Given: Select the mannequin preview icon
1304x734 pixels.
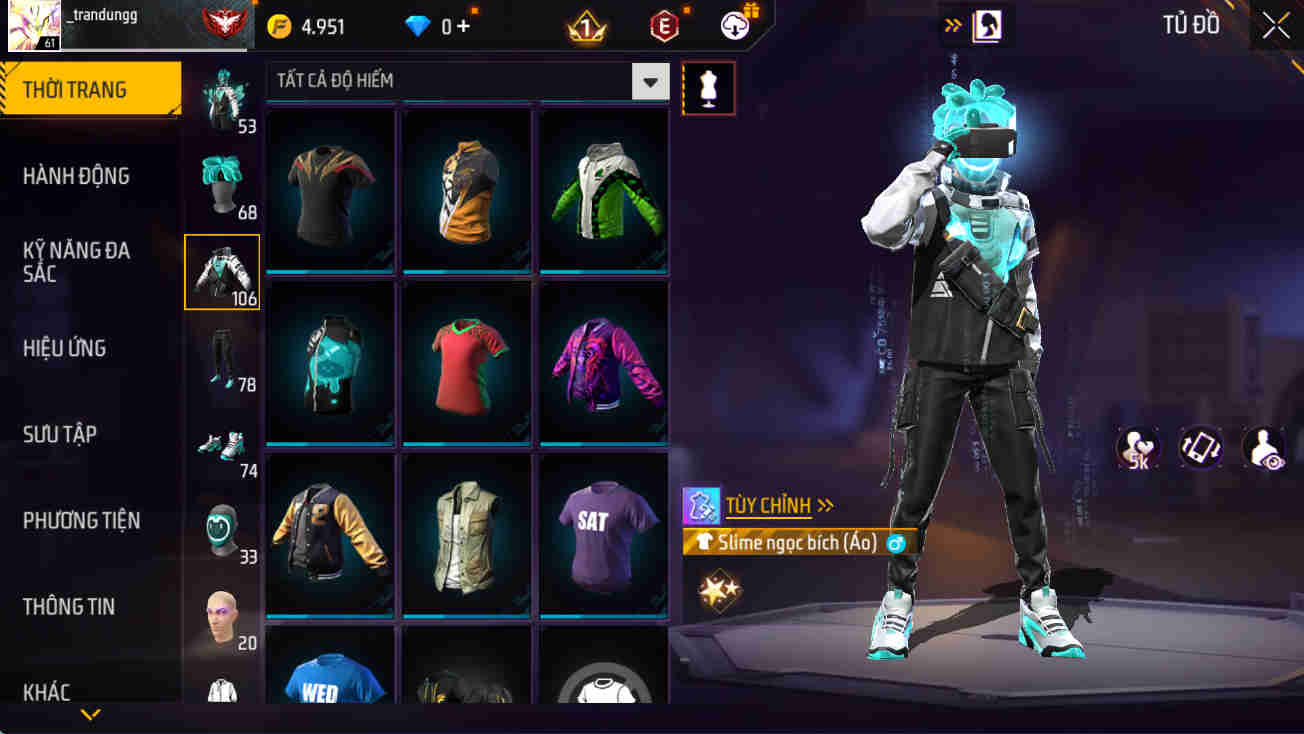Looking at the screenshot, I should click(x=708, y=87).
